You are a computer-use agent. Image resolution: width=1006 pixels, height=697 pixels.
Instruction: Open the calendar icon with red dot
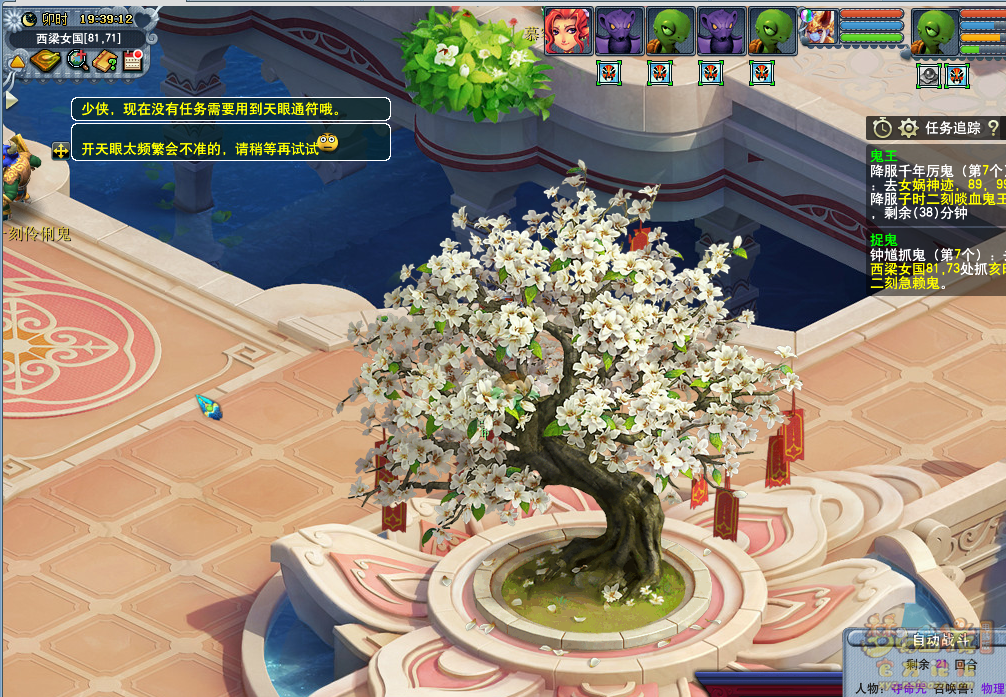tap(132, 61)
